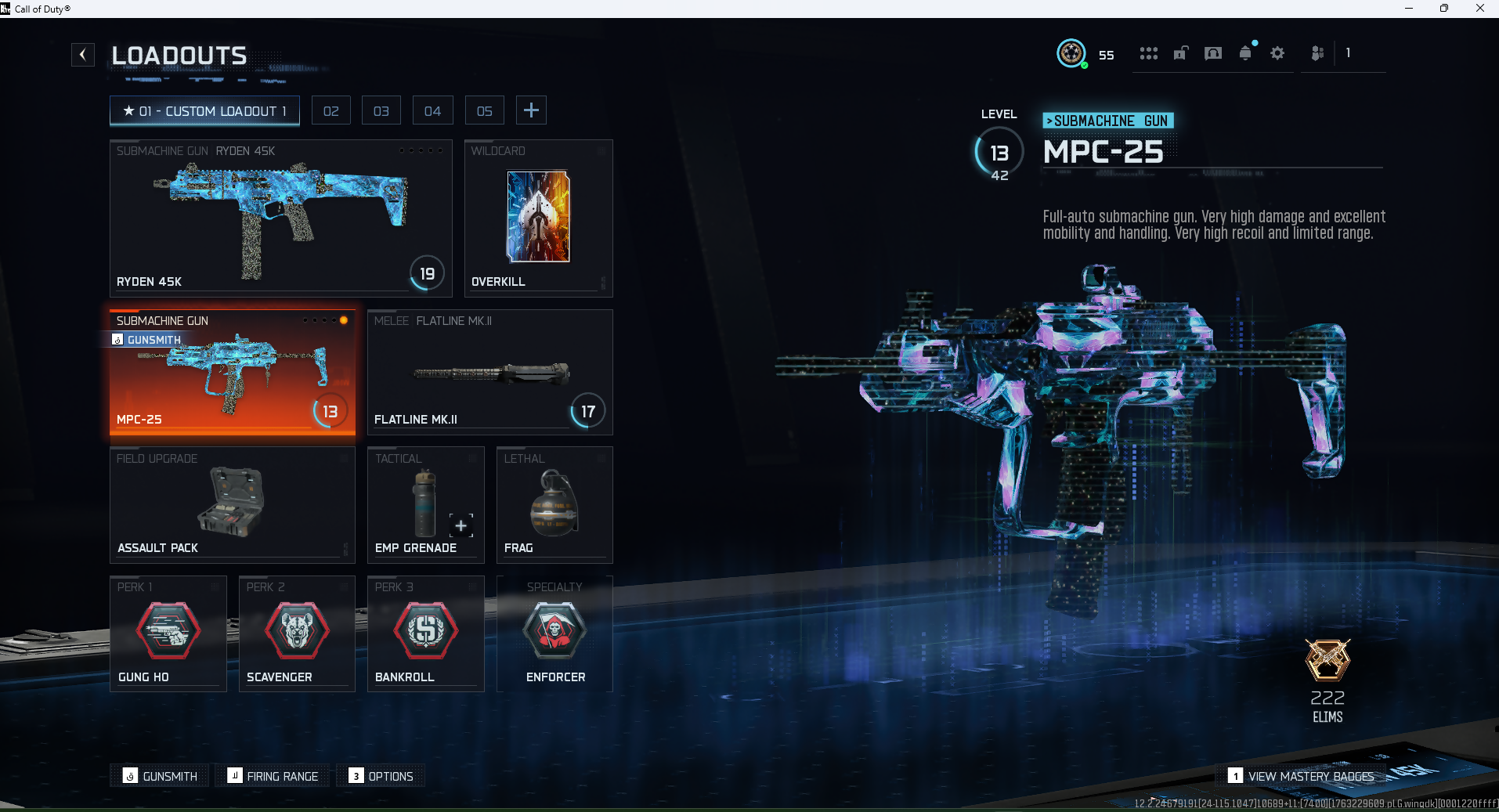
Task: Choose the MPC-25 submachine gun slot
Action: pyautogui.click(x=232, y=372)
